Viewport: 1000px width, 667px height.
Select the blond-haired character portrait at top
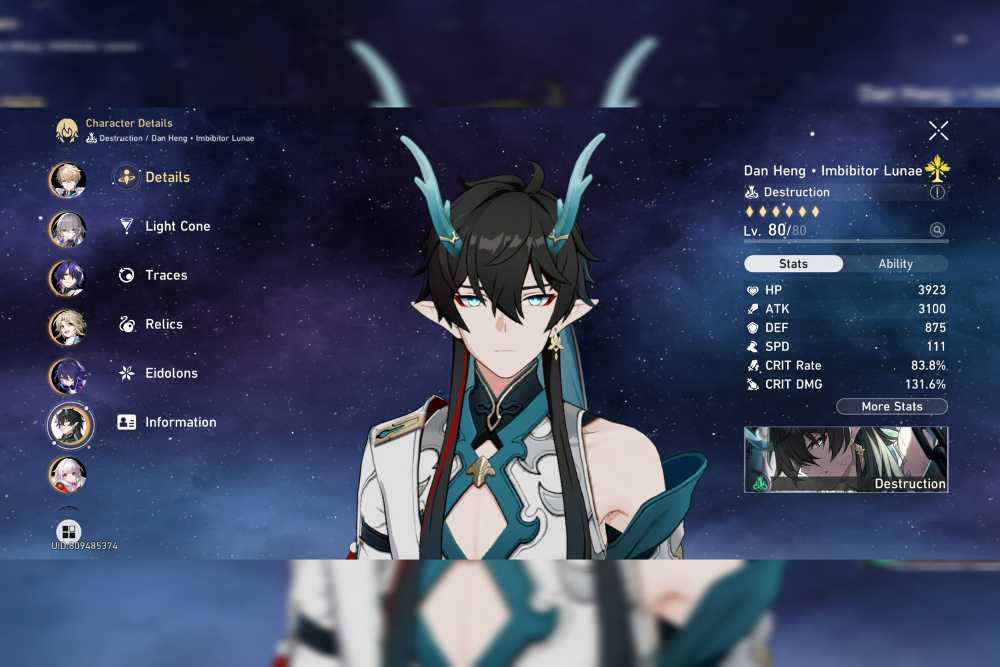68,180
